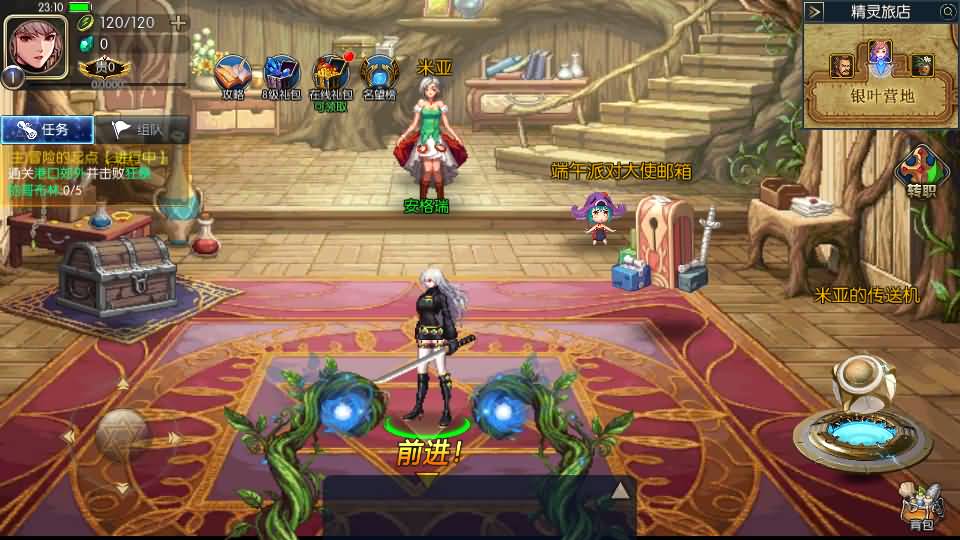The image size is (960, 540).
Task: Open the 转职 class change icon
Action: [x=920, y=170]
